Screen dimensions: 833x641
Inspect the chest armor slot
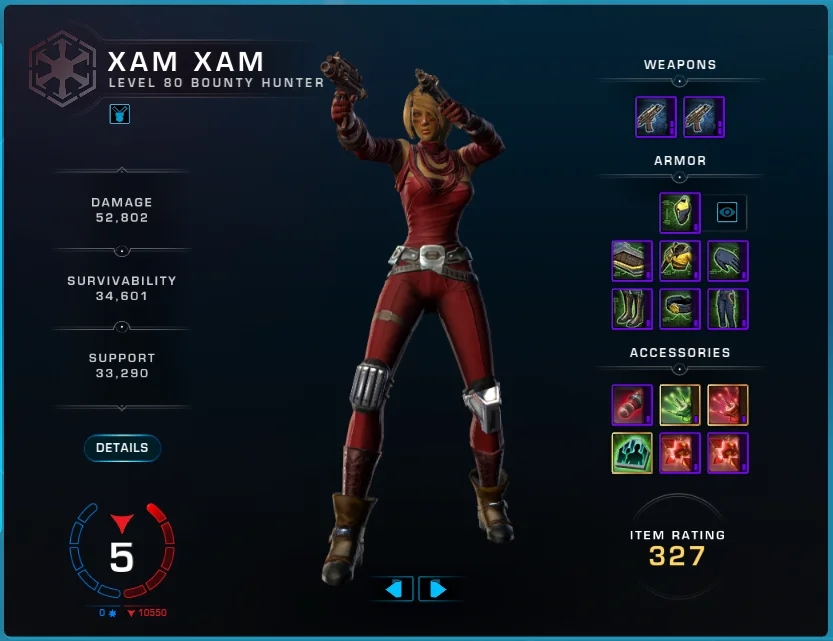tap(680, 260)
